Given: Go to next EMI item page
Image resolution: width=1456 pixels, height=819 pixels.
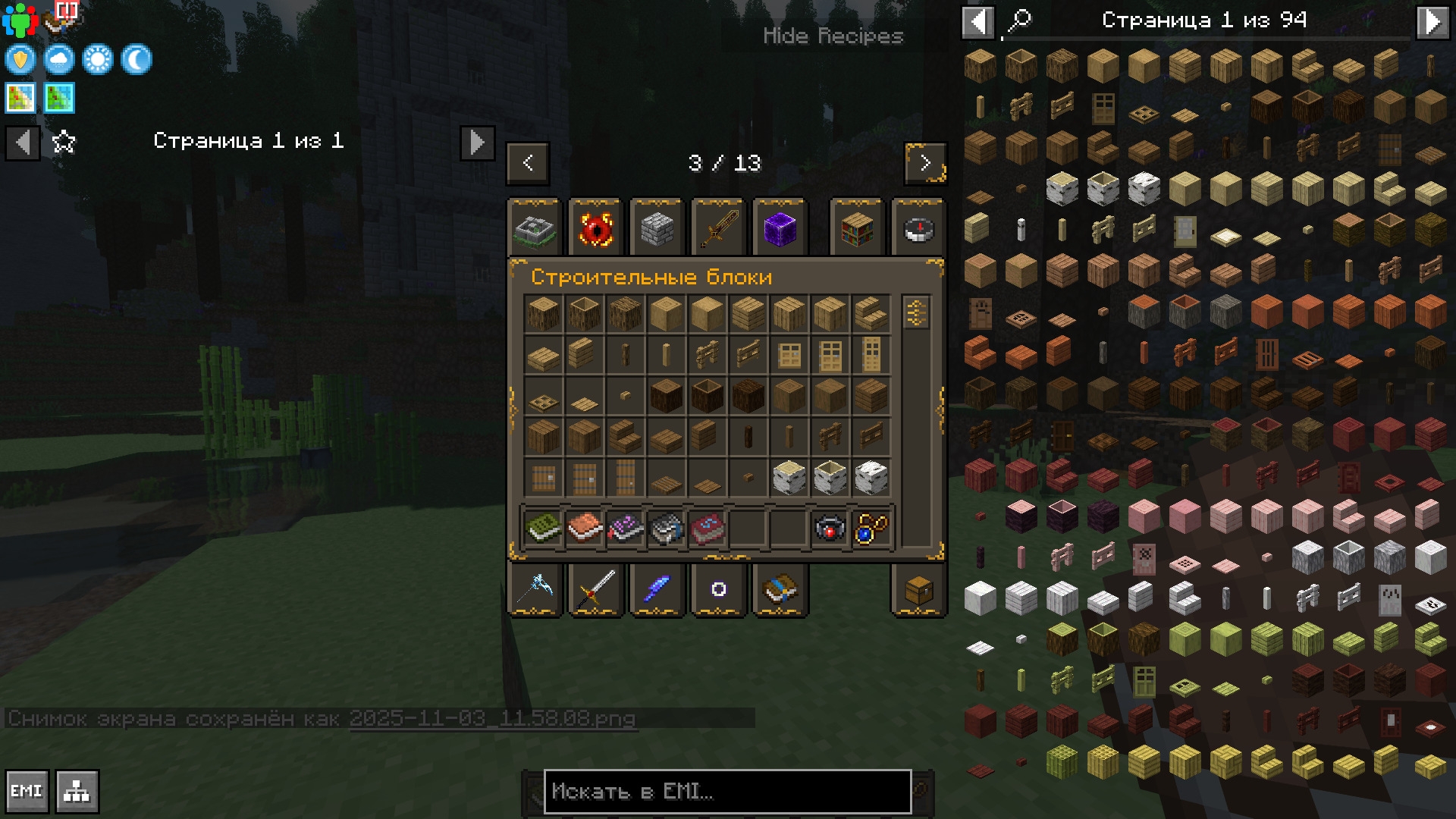Looking at the screenshot, I should [x=1432, y=21].
